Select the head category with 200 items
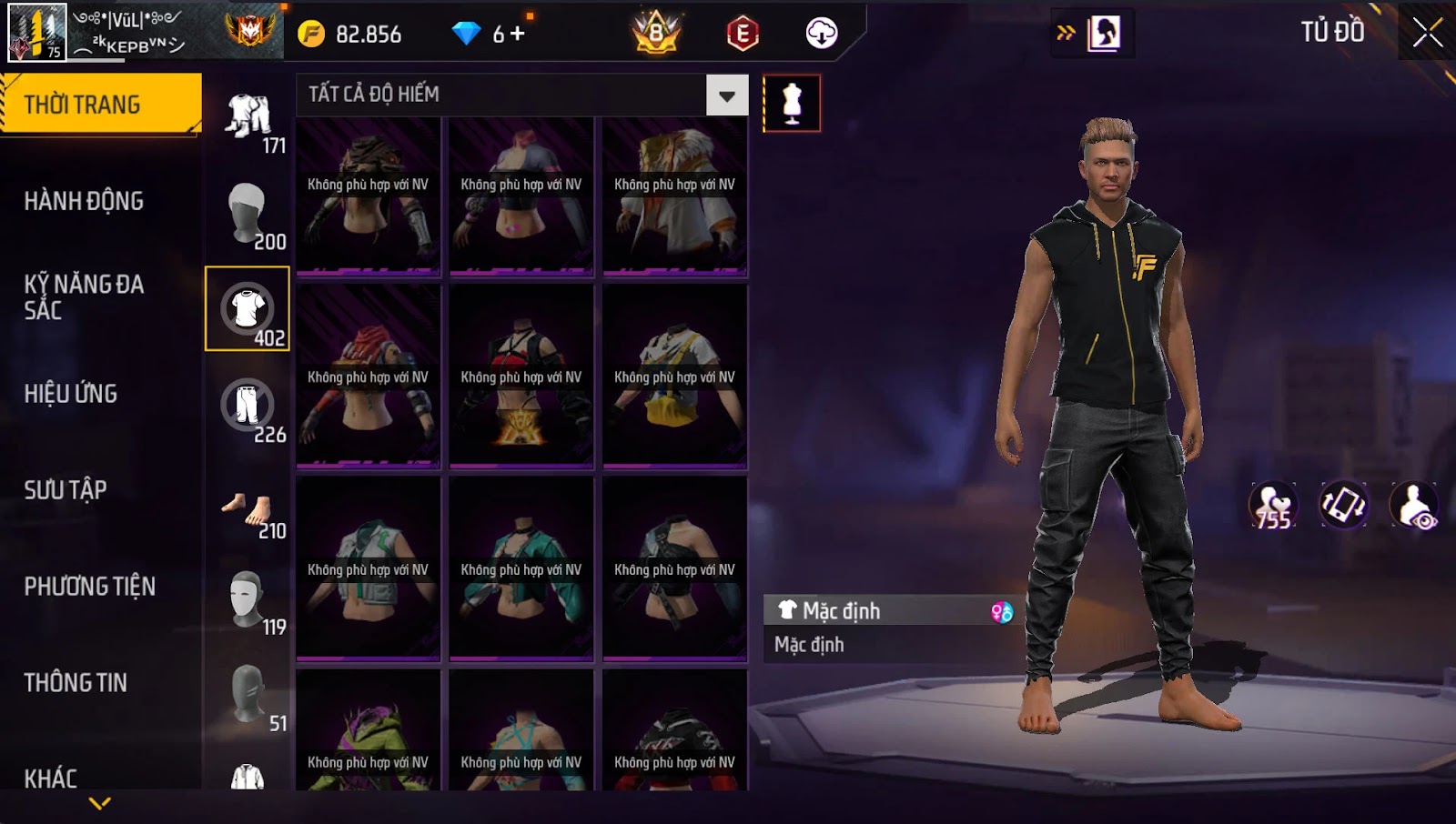Viewport: 1456px width, 824px height. [248, 213]
